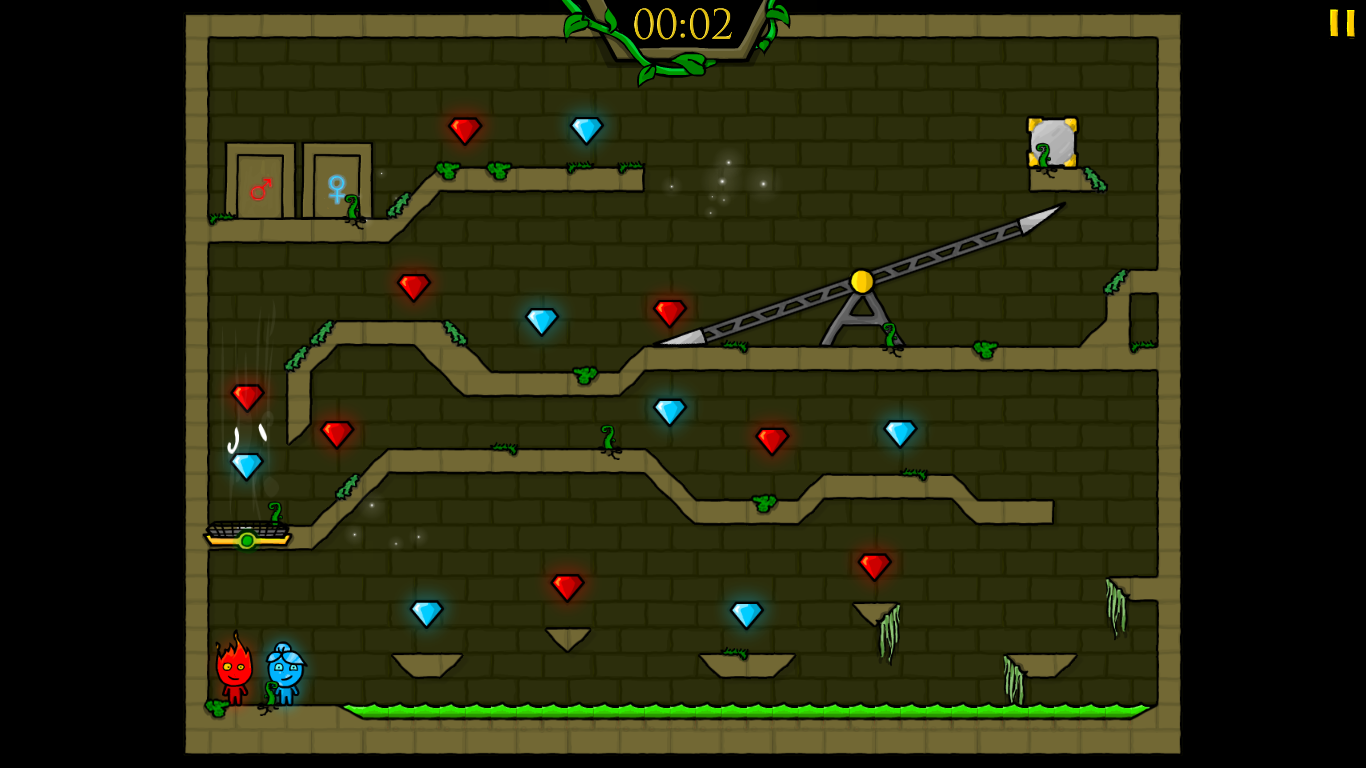Click the seesaw pivot joint
Viewport: 1366px width, 768px height.
[x=860, y=283]
